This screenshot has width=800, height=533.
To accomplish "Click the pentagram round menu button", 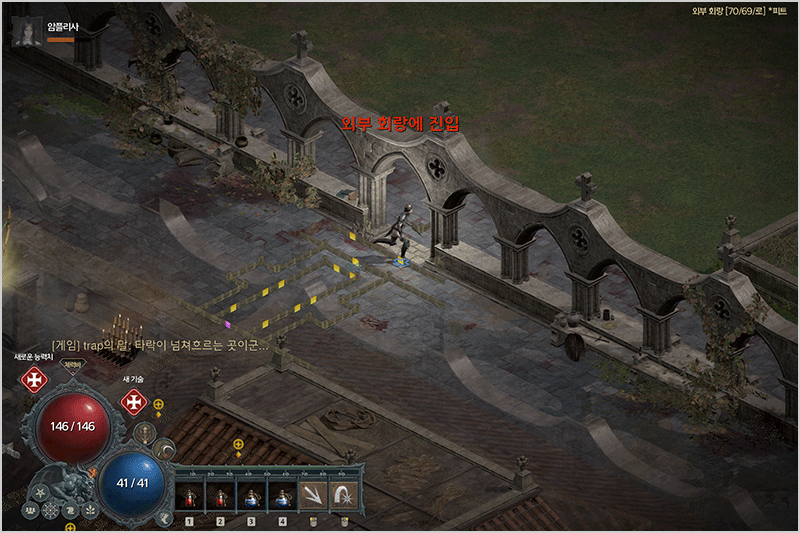I will (x=41, y=494).
